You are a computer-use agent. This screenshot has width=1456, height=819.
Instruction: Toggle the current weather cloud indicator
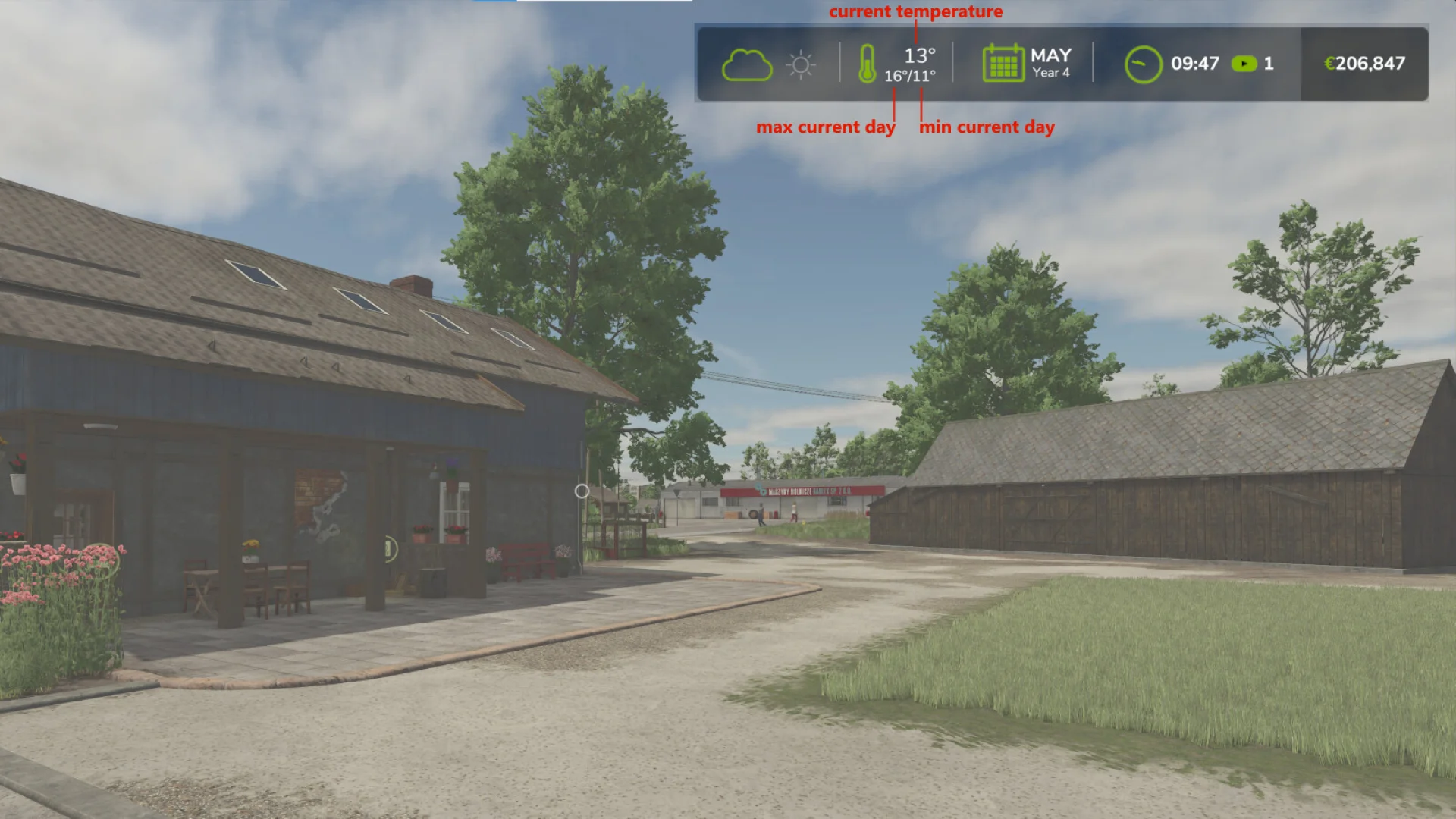click(749, 64)
